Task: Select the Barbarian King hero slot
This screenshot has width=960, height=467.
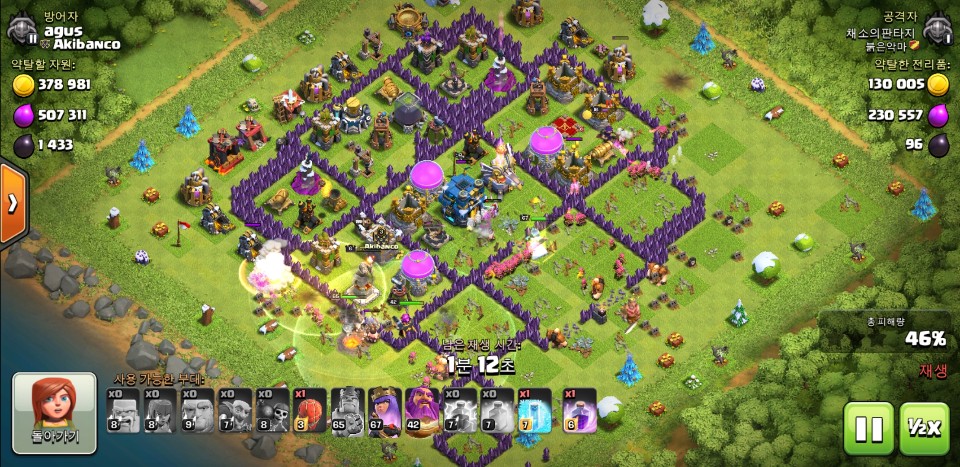Action: (x=347, y=411)
